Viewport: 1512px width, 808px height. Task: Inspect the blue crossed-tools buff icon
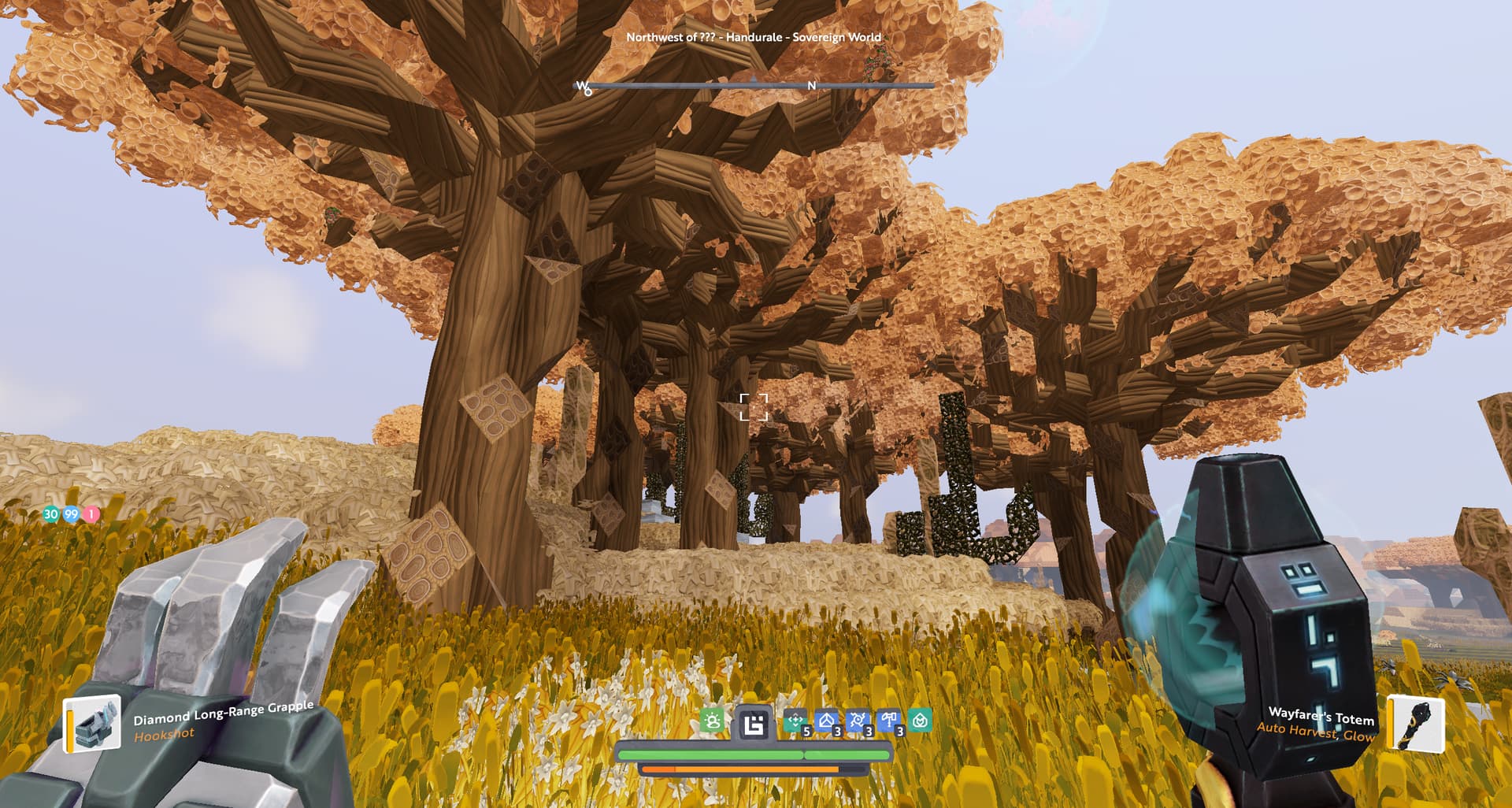(x=858, y=721)
